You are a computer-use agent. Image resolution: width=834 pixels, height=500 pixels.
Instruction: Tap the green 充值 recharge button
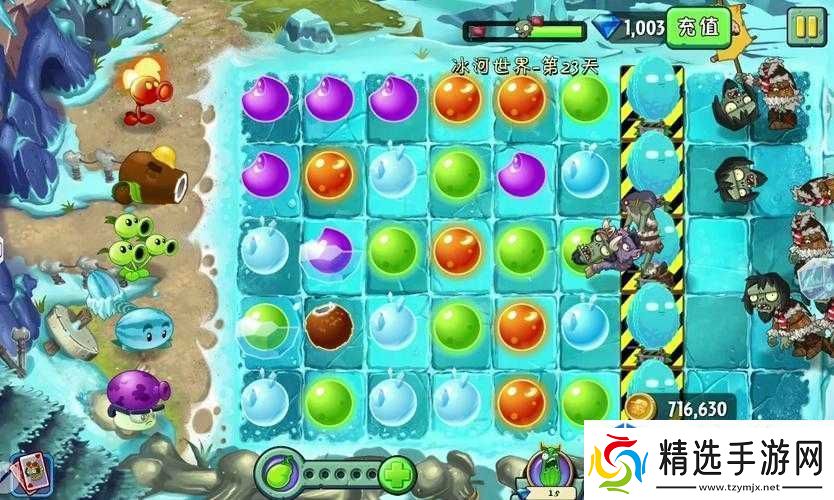(697, 28)
